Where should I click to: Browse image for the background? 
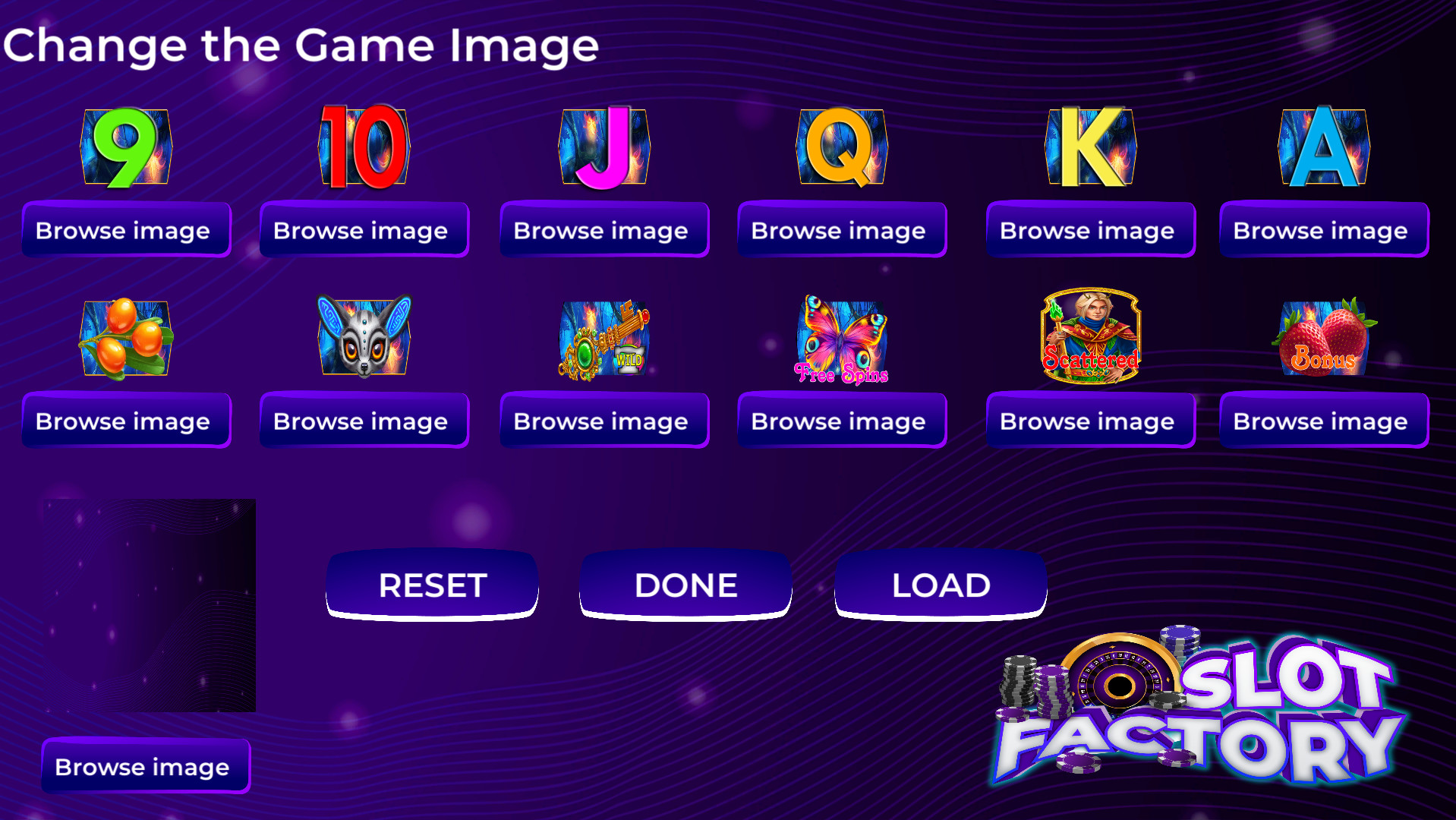coord(145,767)
